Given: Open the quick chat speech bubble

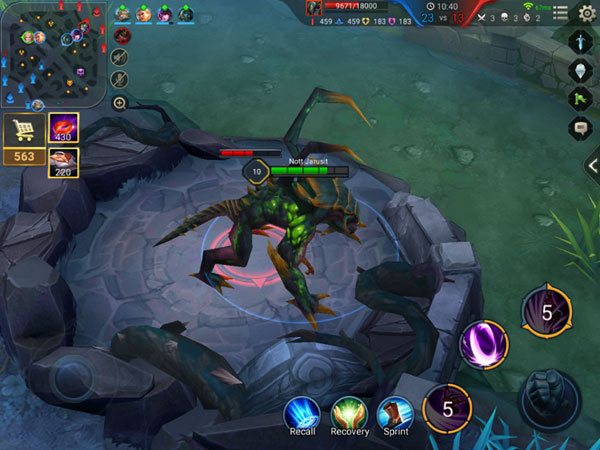Looking at the screenshot, I should (584, 127).
